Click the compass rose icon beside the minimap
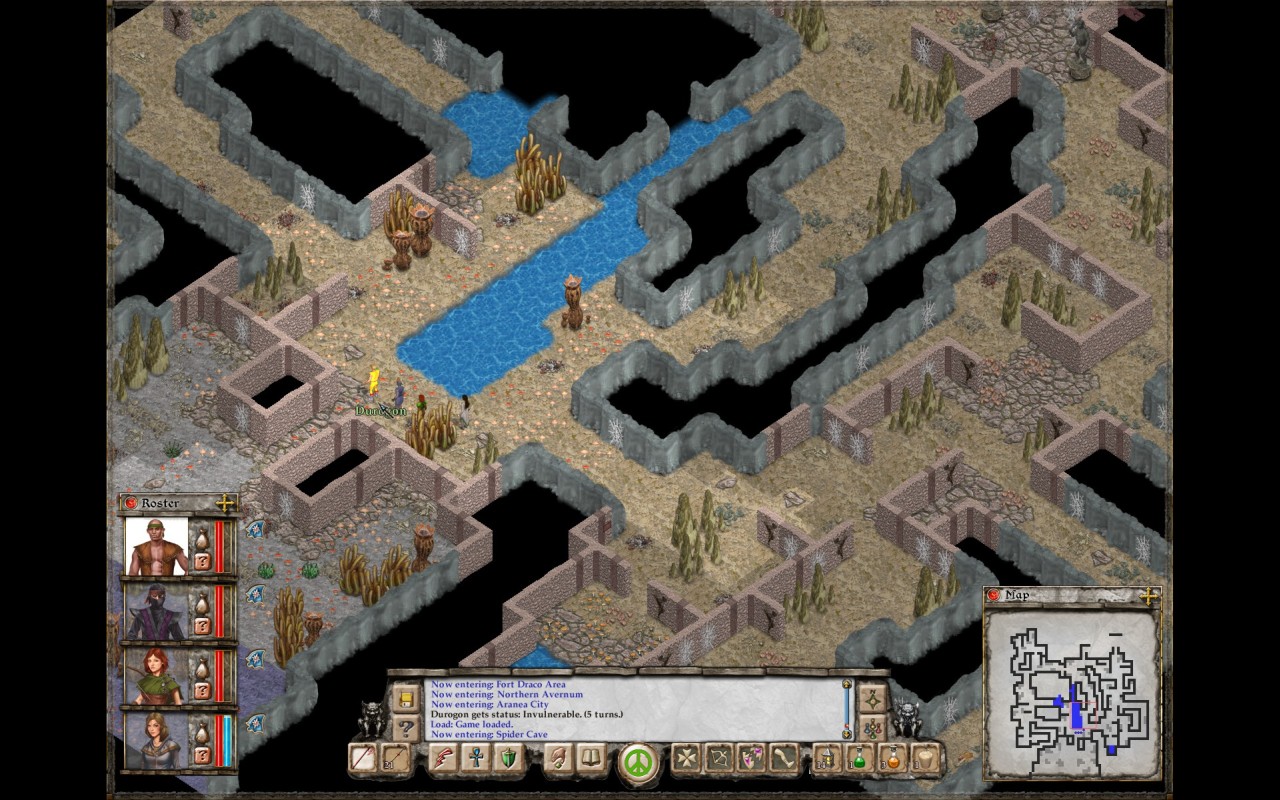The height and width of the screenshot is (800, 1280). pyautogui.click(x=875, y=701)
